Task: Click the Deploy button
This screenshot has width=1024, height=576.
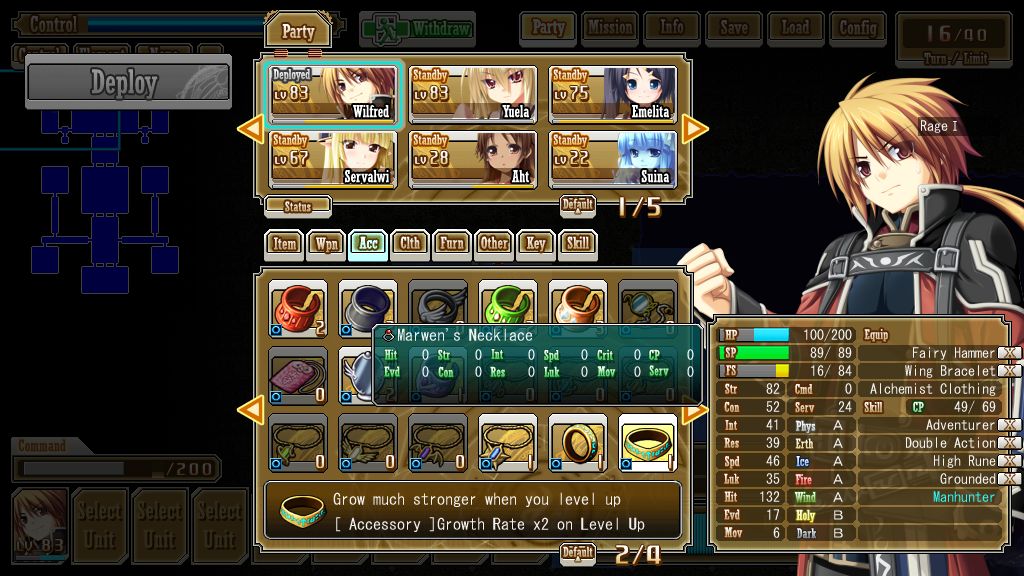Action: [128, 83]
